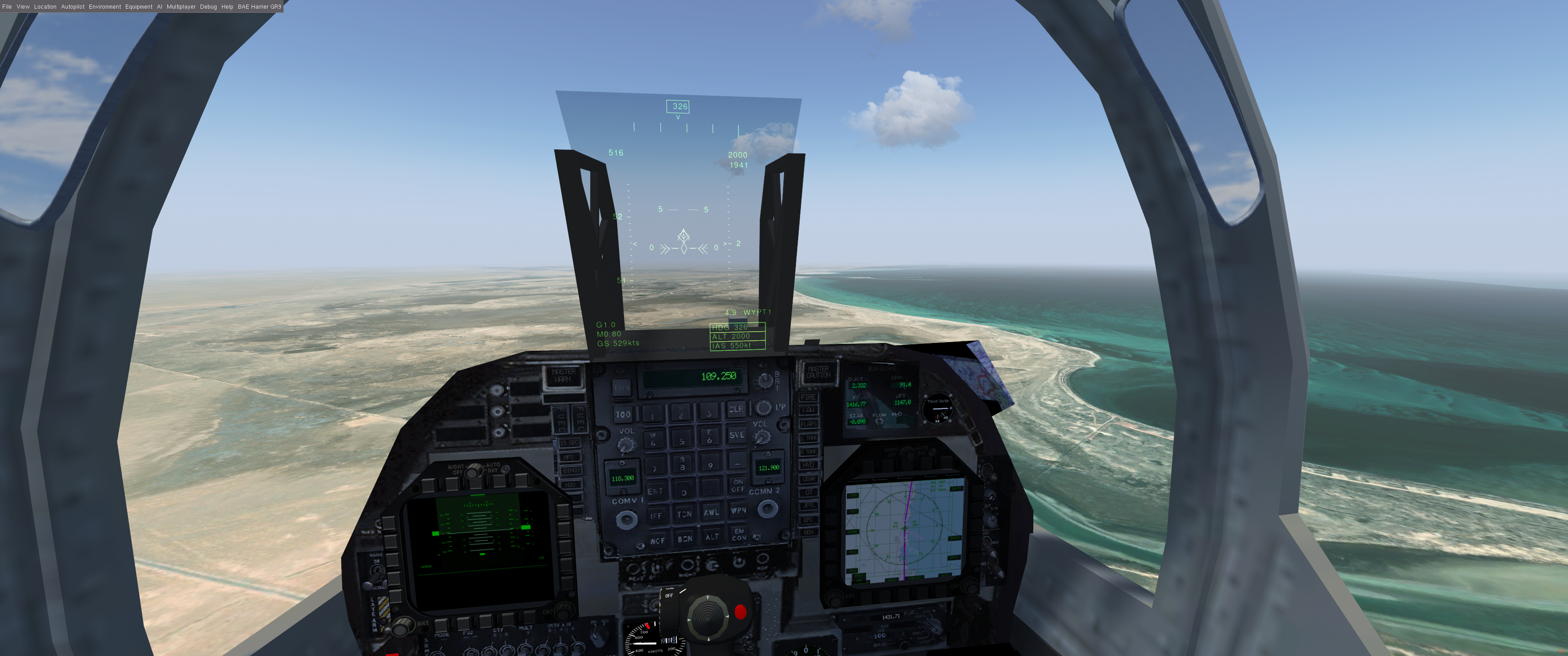1568x656 pixels.
Task: Hit the CLR key on the keypad
Action: pos(736,409)
